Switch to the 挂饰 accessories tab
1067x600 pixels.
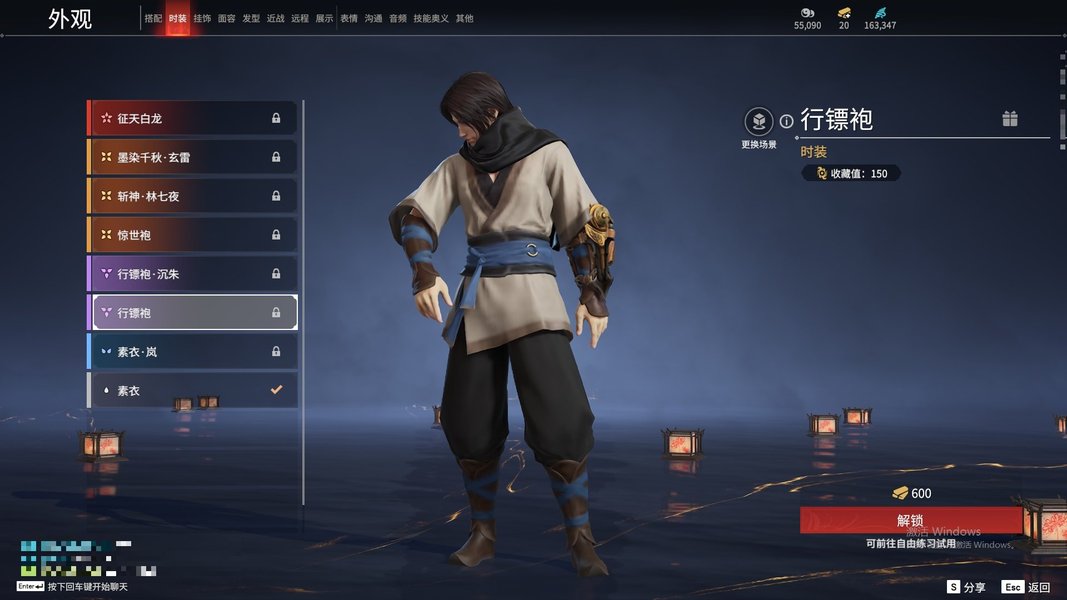pyautogui.click(x=202, y=19)
